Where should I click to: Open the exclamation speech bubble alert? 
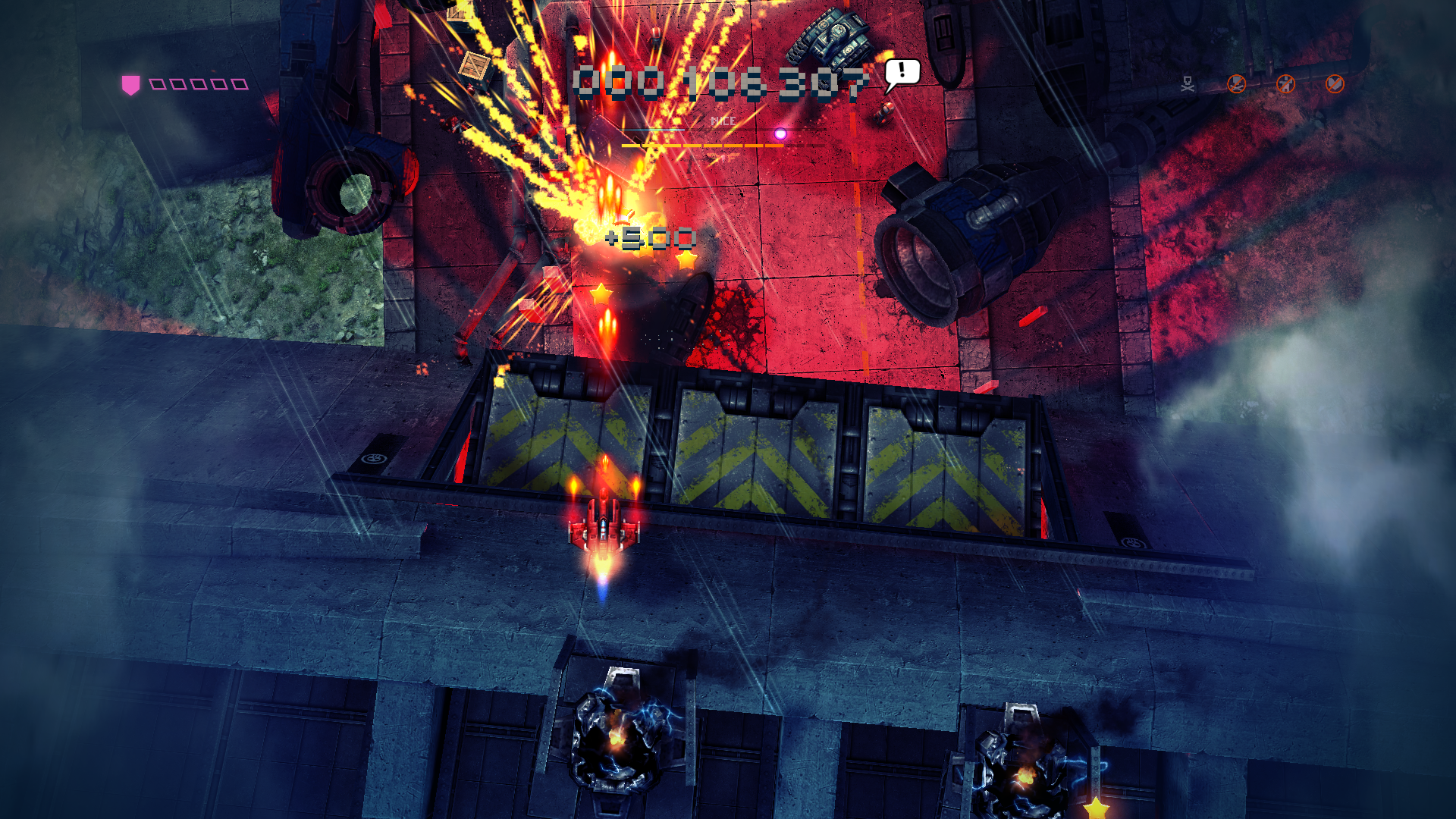902,74
